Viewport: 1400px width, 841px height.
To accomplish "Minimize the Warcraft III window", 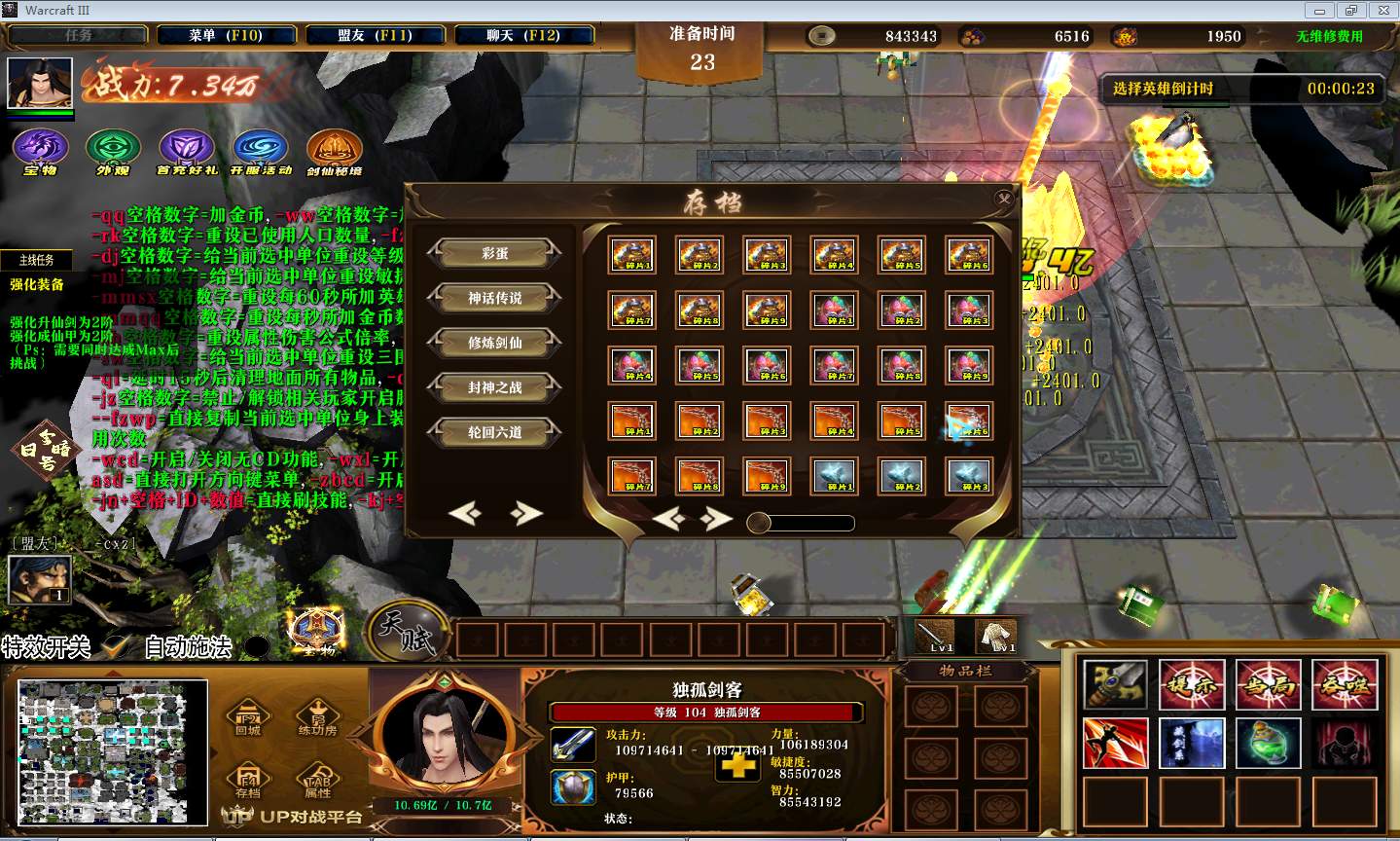I will 1321,10.
